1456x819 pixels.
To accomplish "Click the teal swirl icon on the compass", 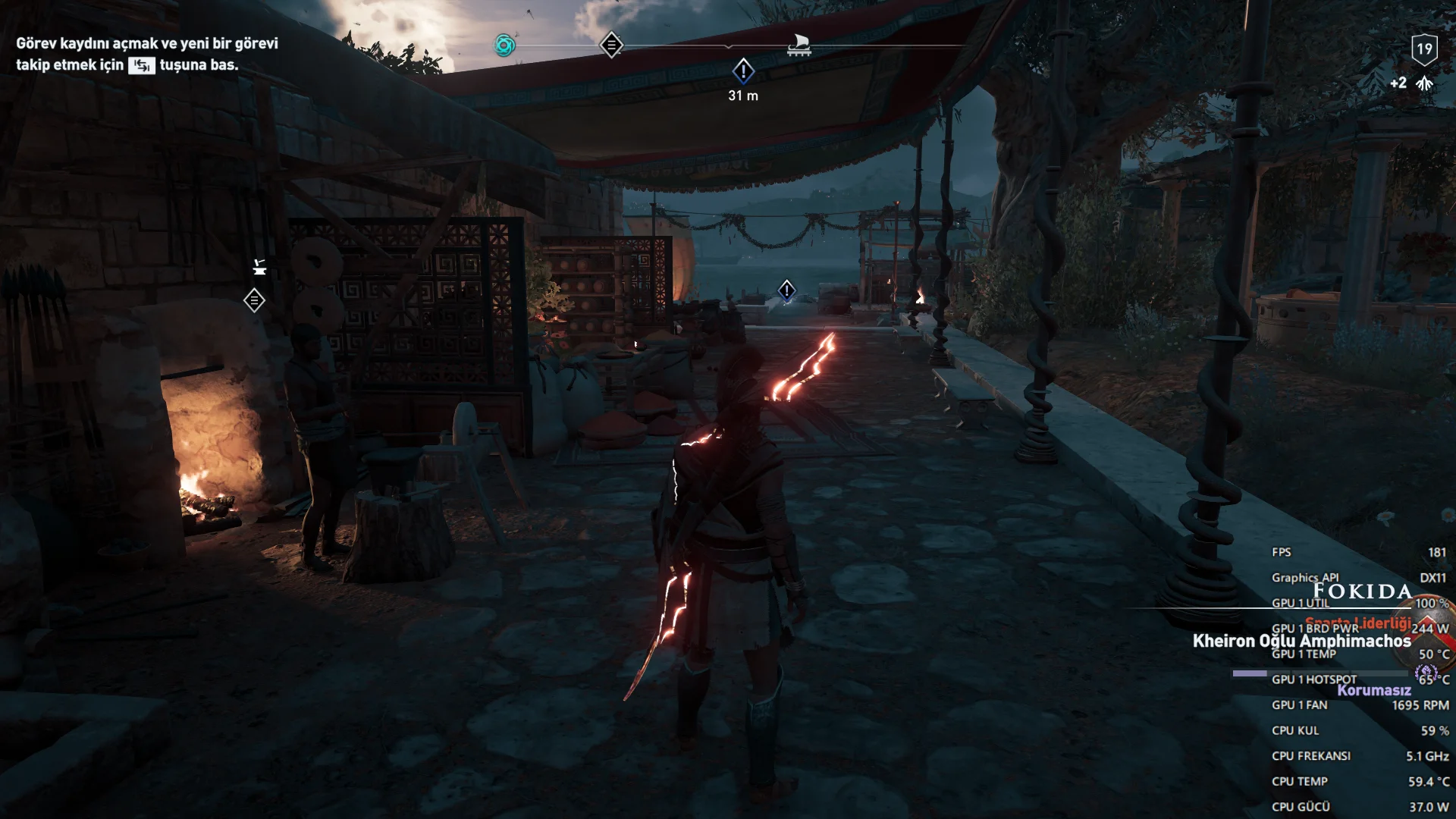I will (x=504, y=45).
